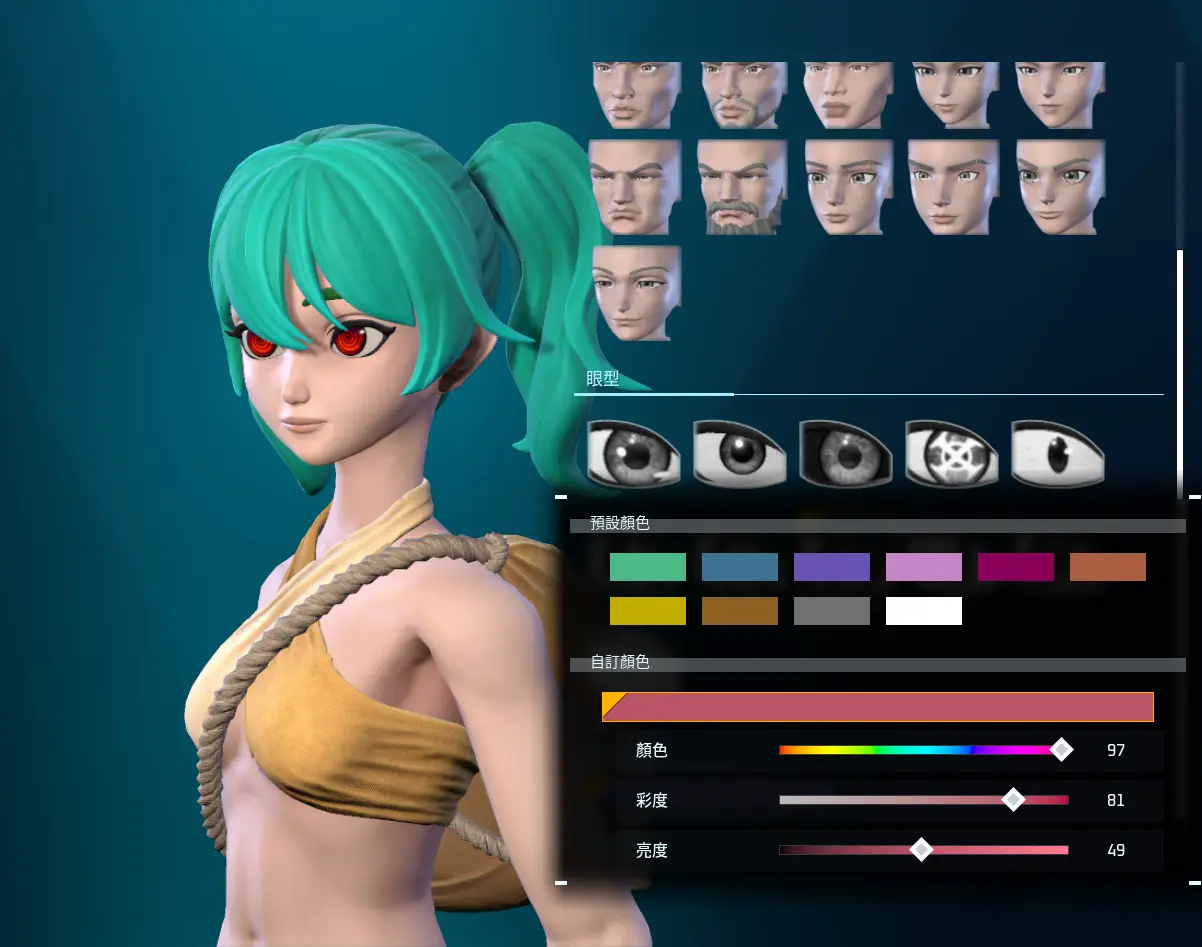Adjust the 彩度 saturation slider
The width and height of the screenshot is (1202, 947).
coord(923,800)
